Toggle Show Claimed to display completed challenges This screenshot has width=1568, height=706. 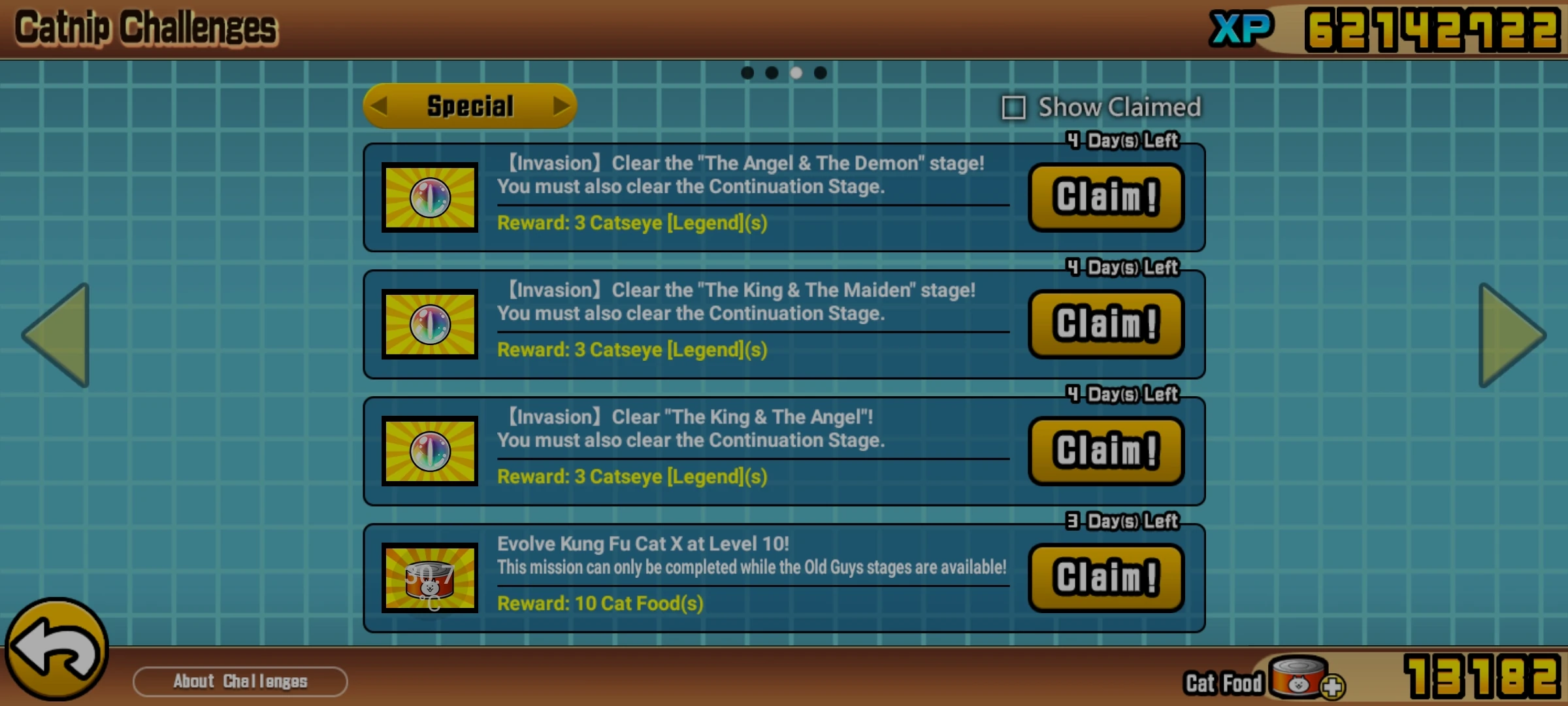(1013, 108)
